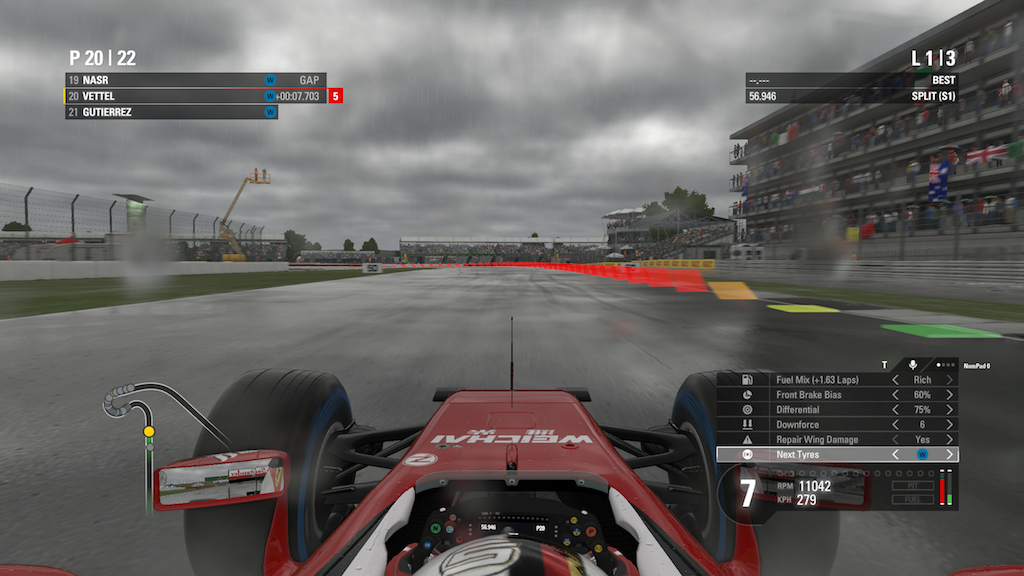1024x576 pixels.
Task: Decrease the Differential percentage
Action: click(x=896, y=410)
